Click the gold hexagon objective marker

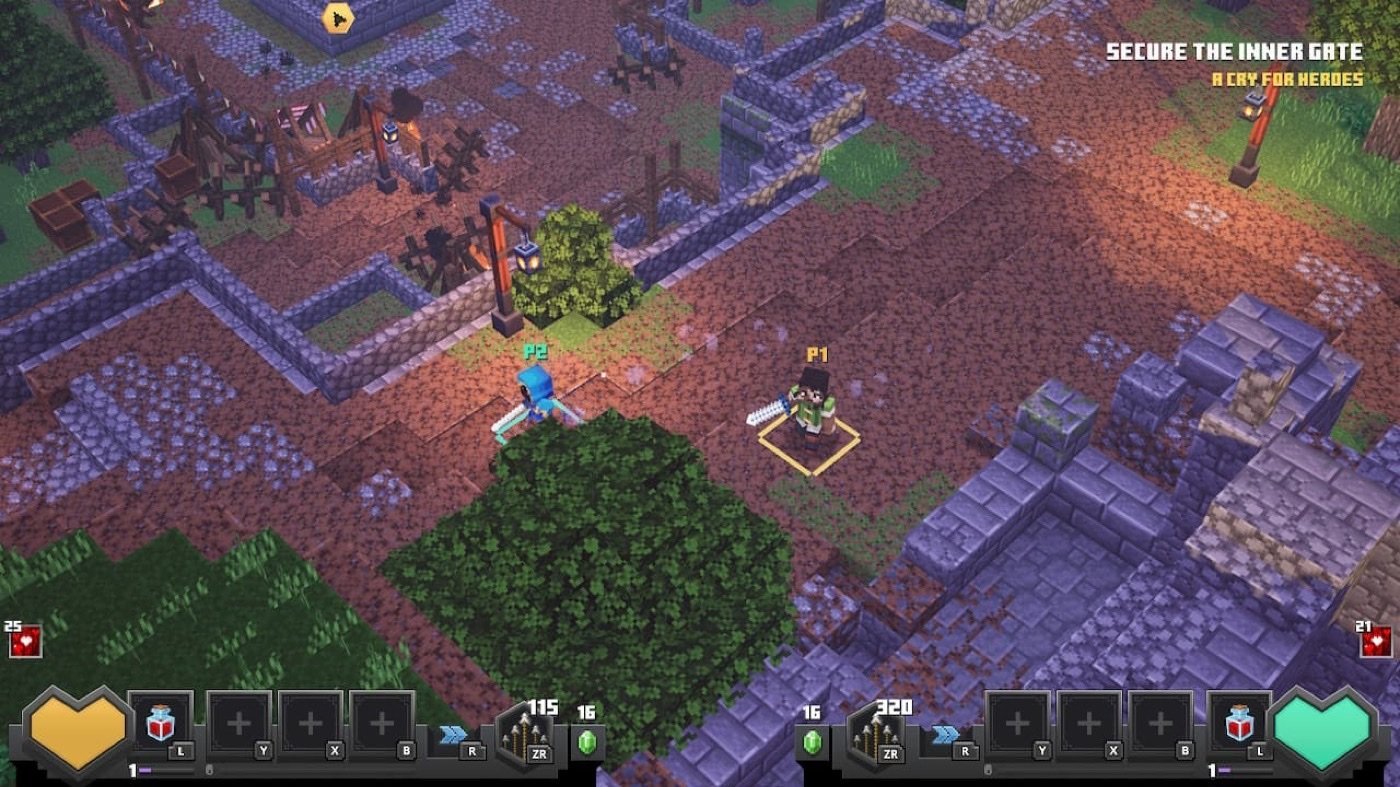[338, 17]
